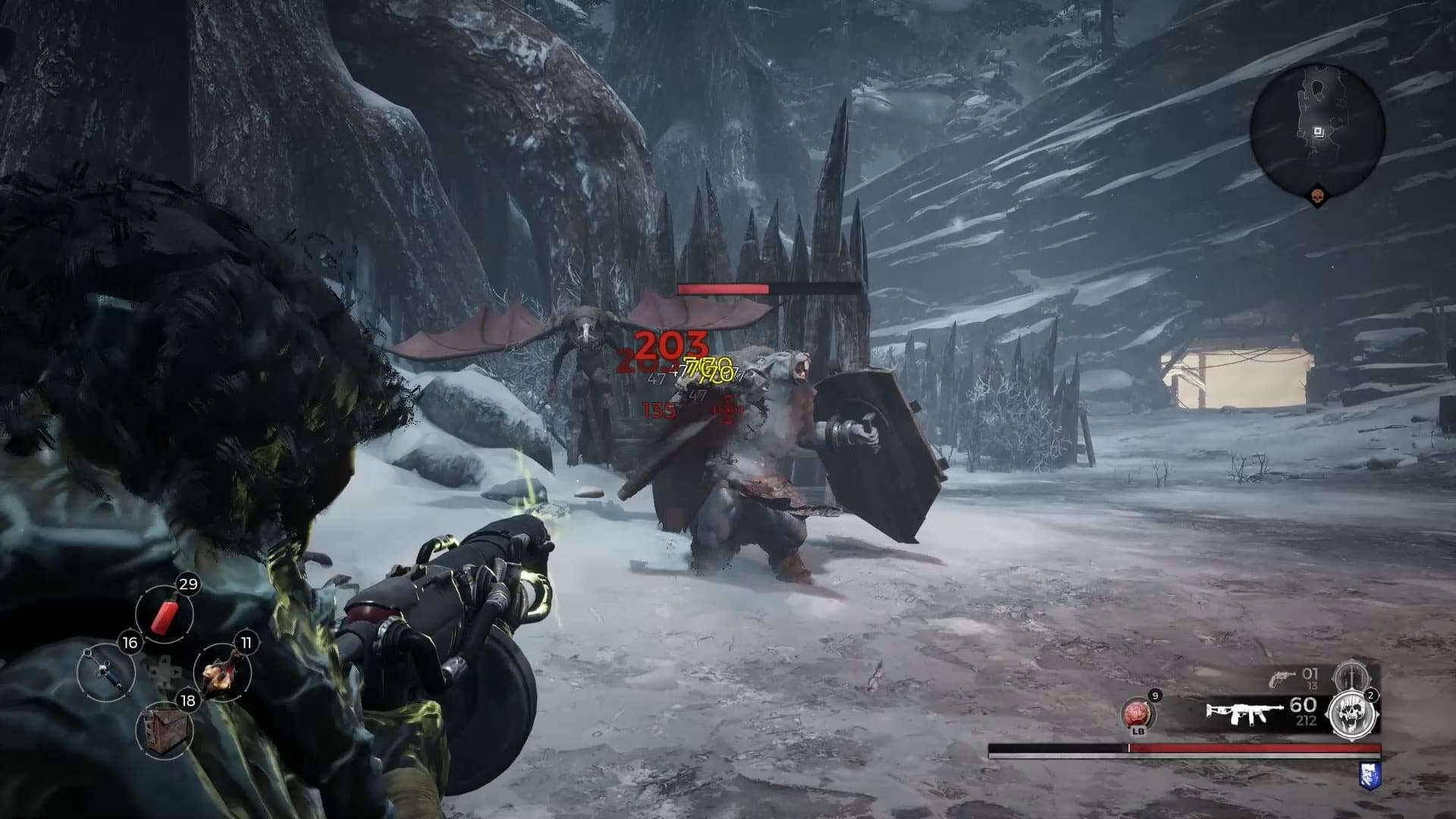Select the red dynamite stick quick item
1456x819 pixels.
165,615
